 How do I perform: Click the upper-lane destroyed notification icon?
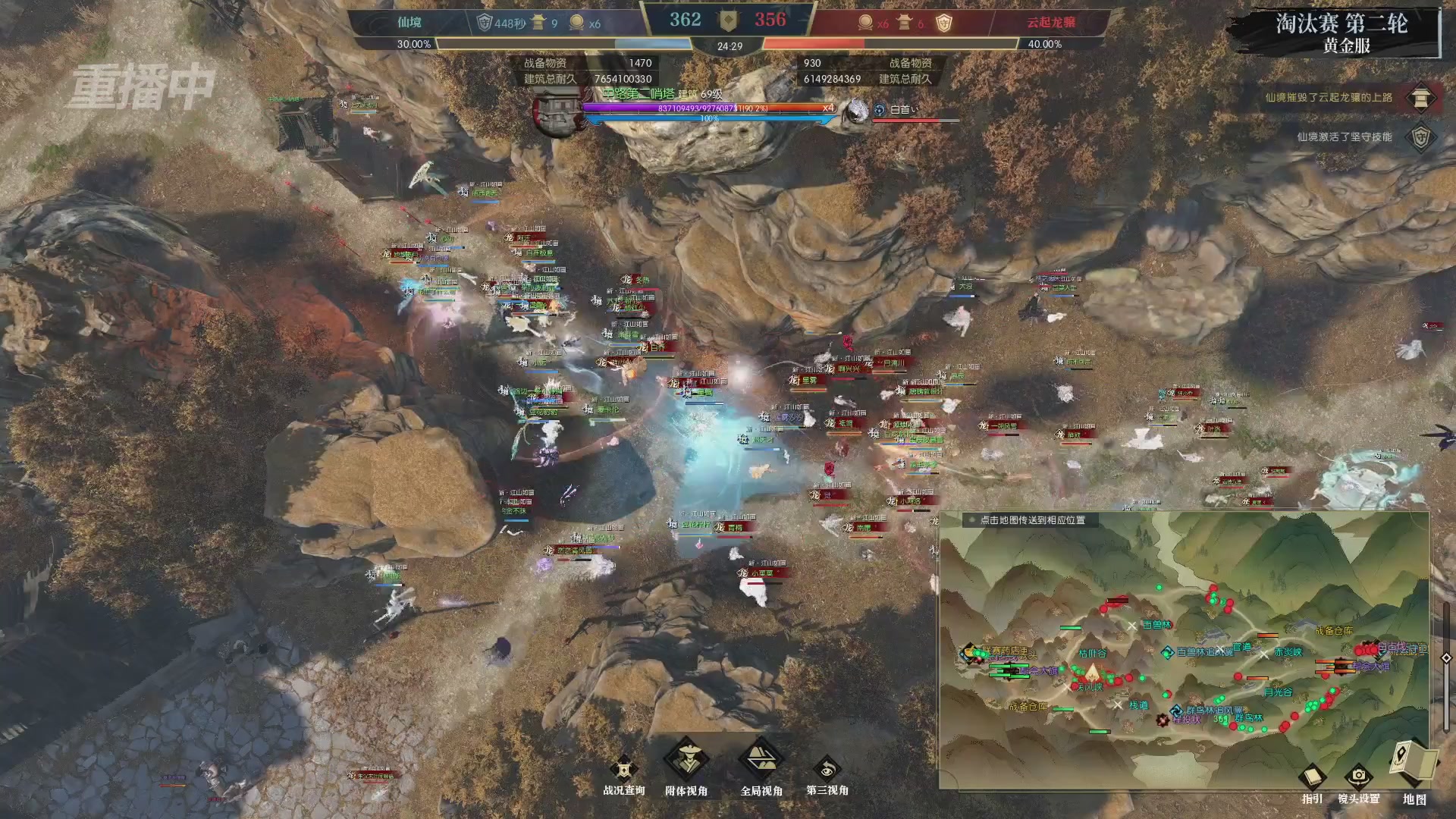1420,98
